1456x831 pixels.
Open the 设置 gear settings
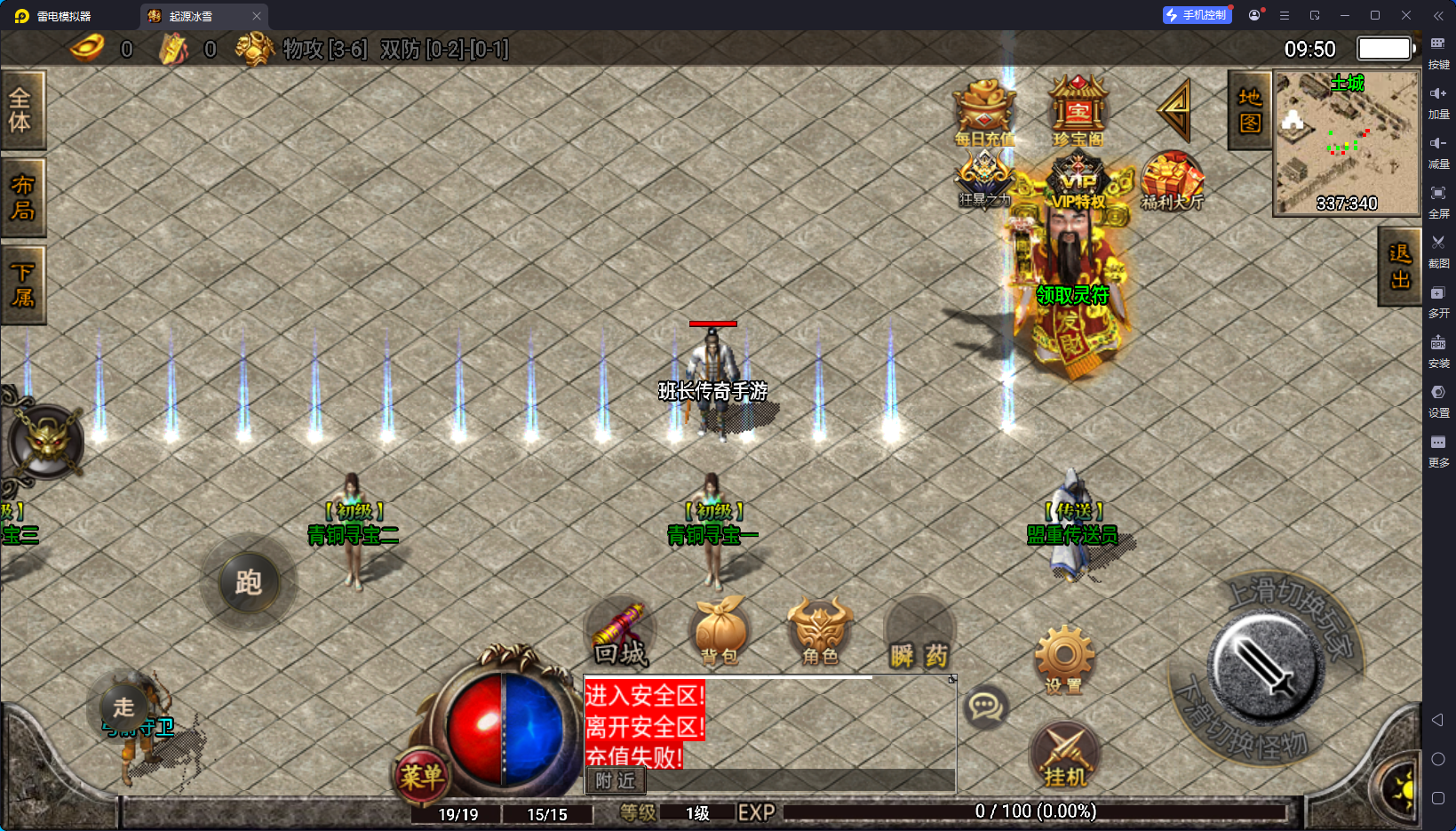point(1063,659)
